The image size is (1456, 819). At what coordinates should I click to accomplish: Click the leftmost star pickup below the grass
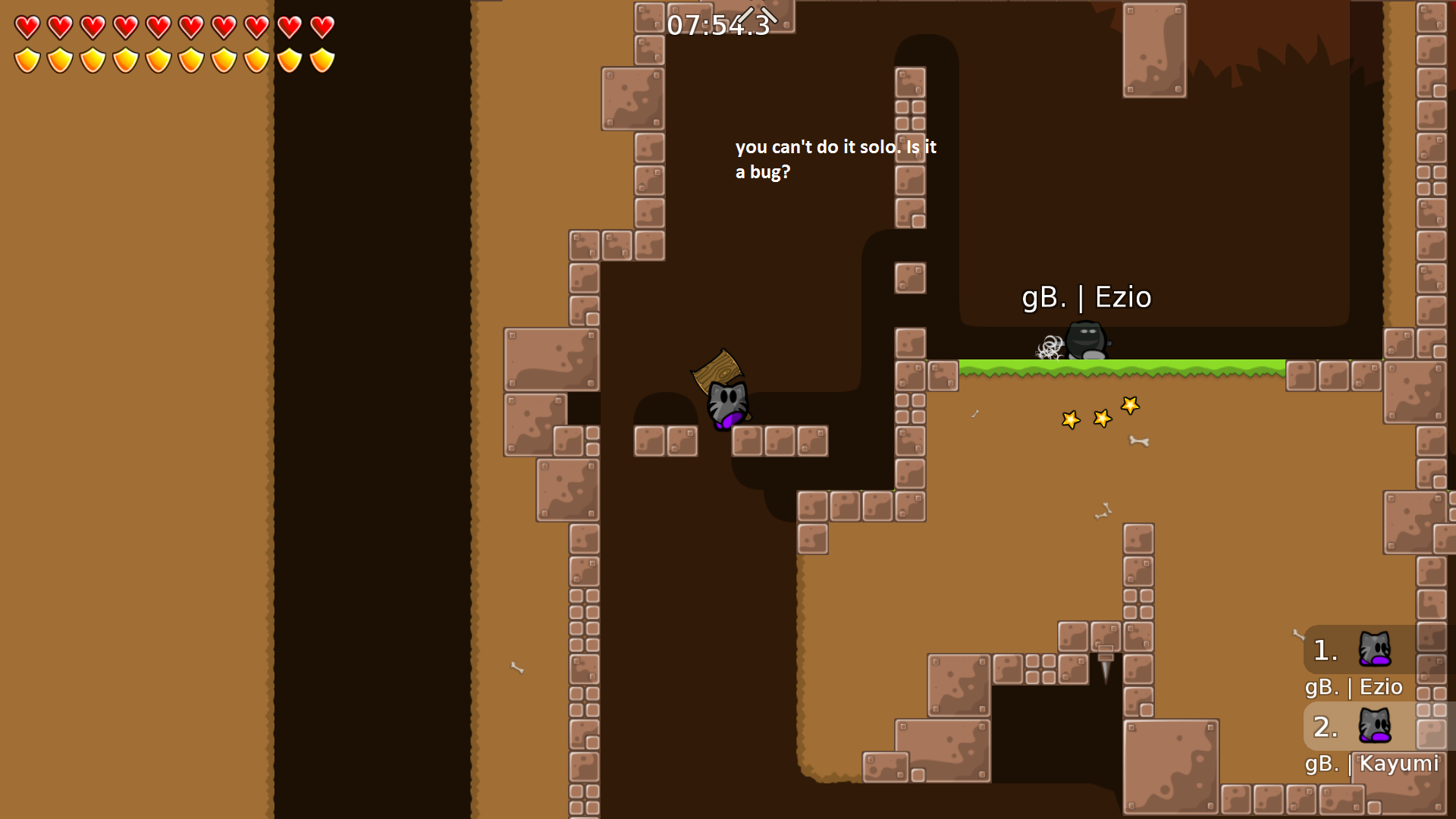click(1071, 419)
